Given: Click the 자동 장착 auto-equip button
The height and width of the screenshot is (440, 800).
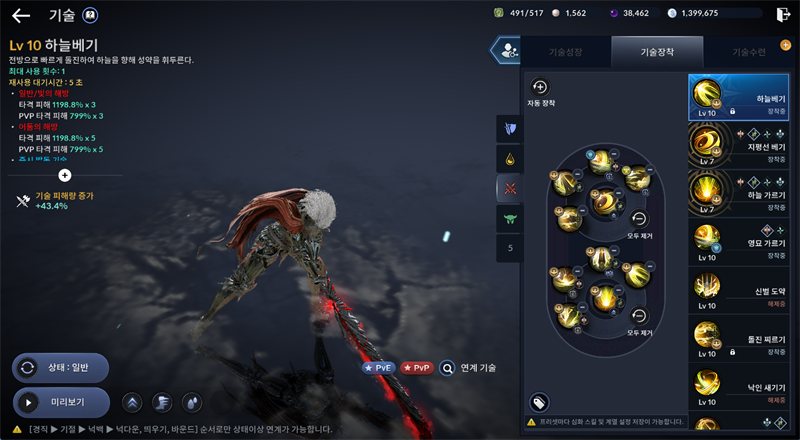Looking at the screenshot, I should pyautogui.click(x=540, y=88).
